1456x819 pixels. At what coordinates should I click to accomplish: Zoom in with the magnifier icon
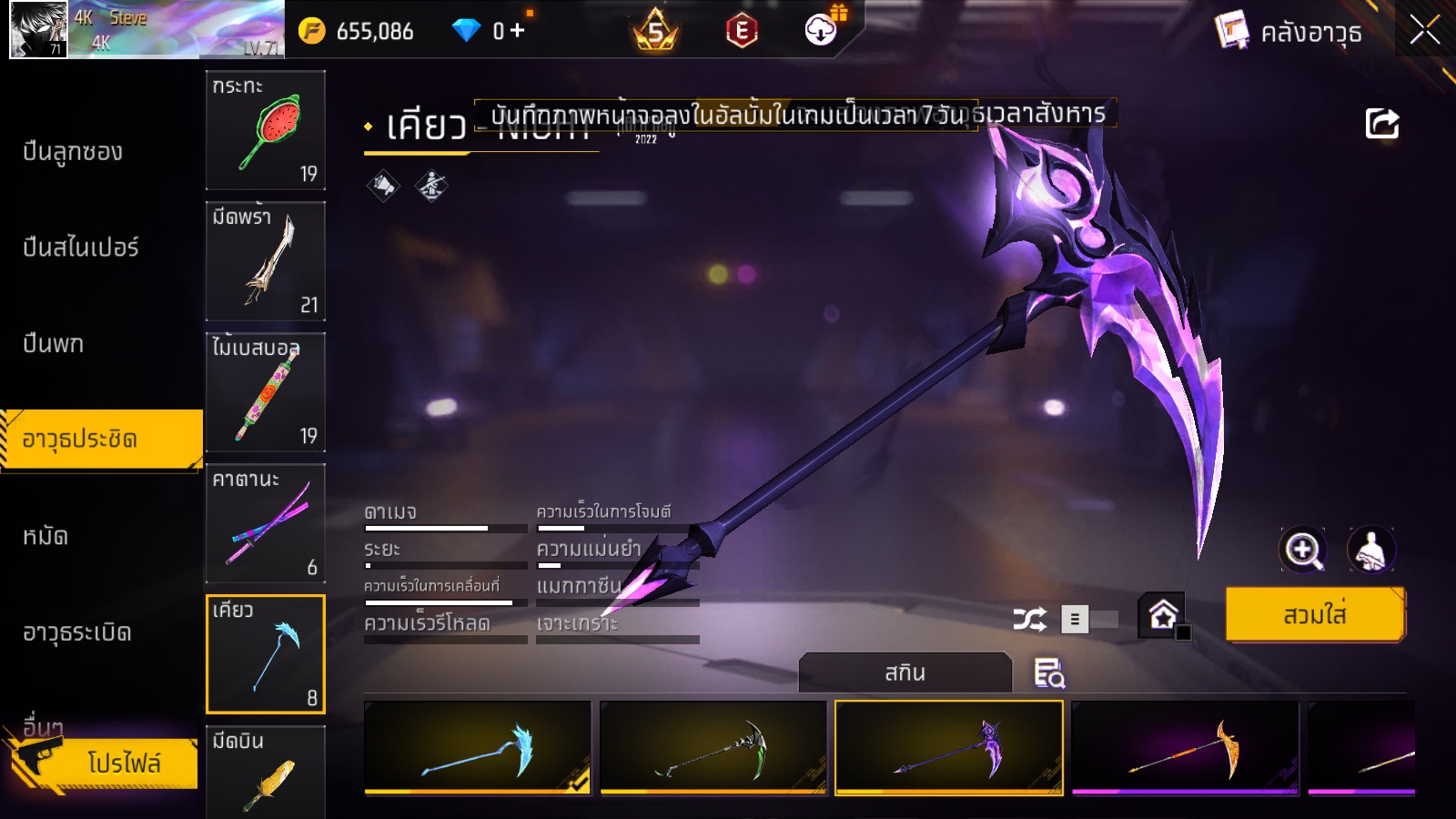(x=1302, y=550)
